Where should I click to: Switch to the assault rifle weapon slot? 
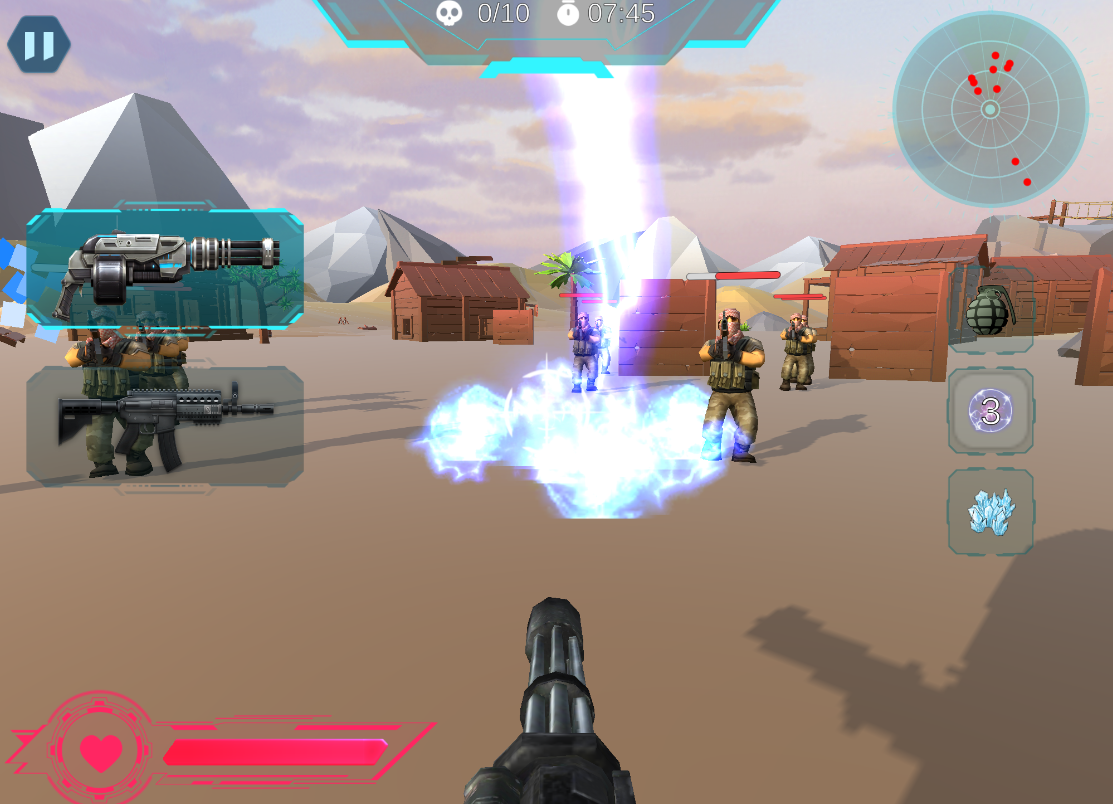pos(165,426)
